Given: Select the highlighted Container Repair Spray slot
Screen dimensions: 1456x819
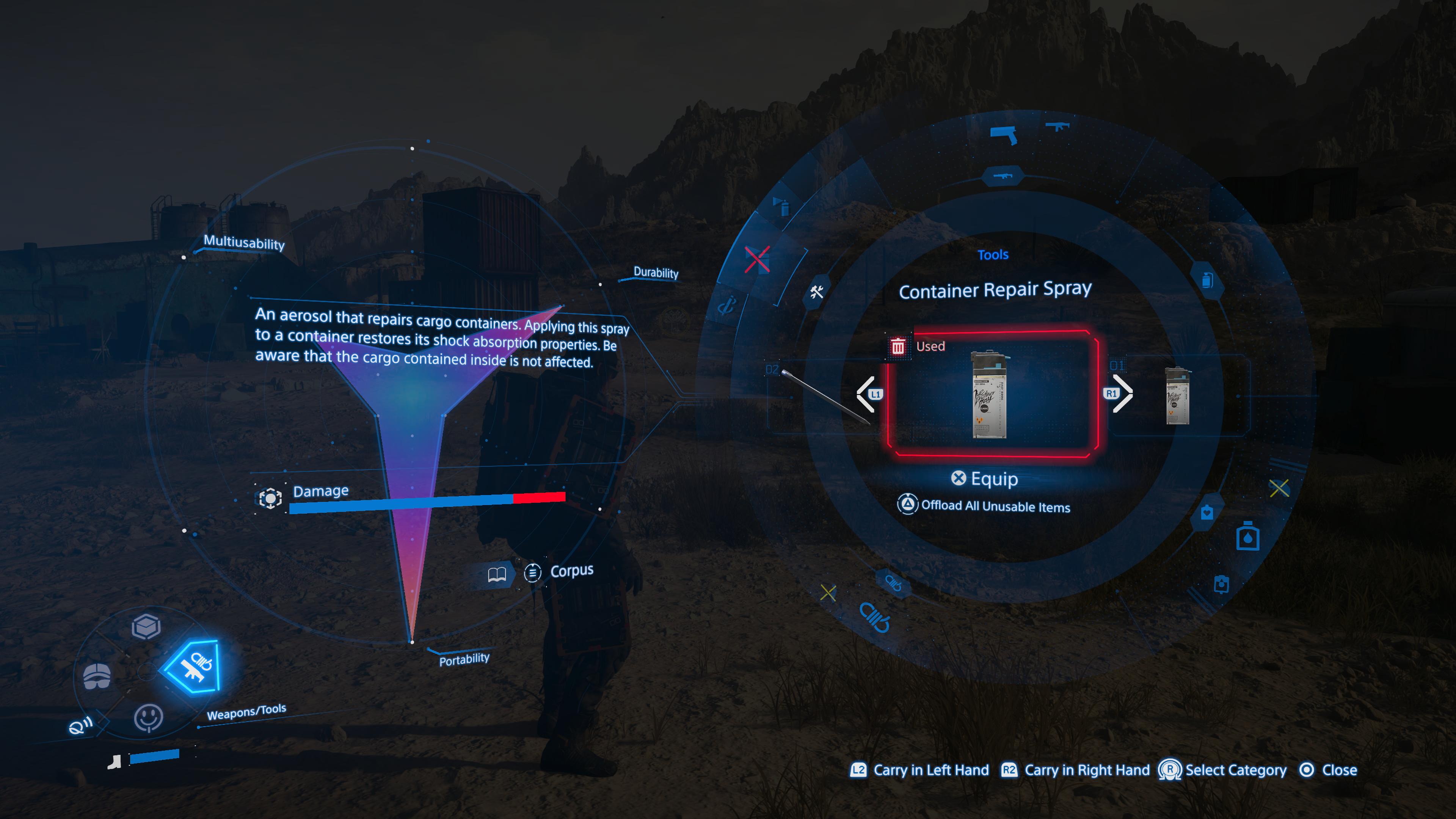Looking at the screenshot, I should click(992, 394).
